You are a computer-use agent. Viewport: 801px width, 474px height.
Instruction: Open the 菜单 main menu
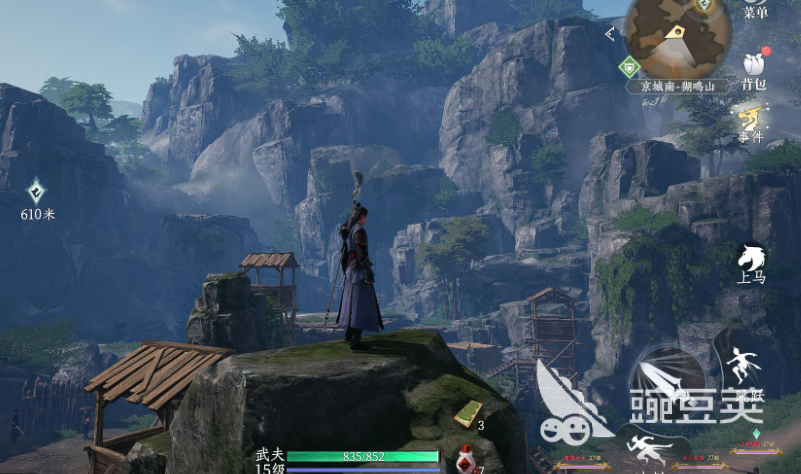755,10
